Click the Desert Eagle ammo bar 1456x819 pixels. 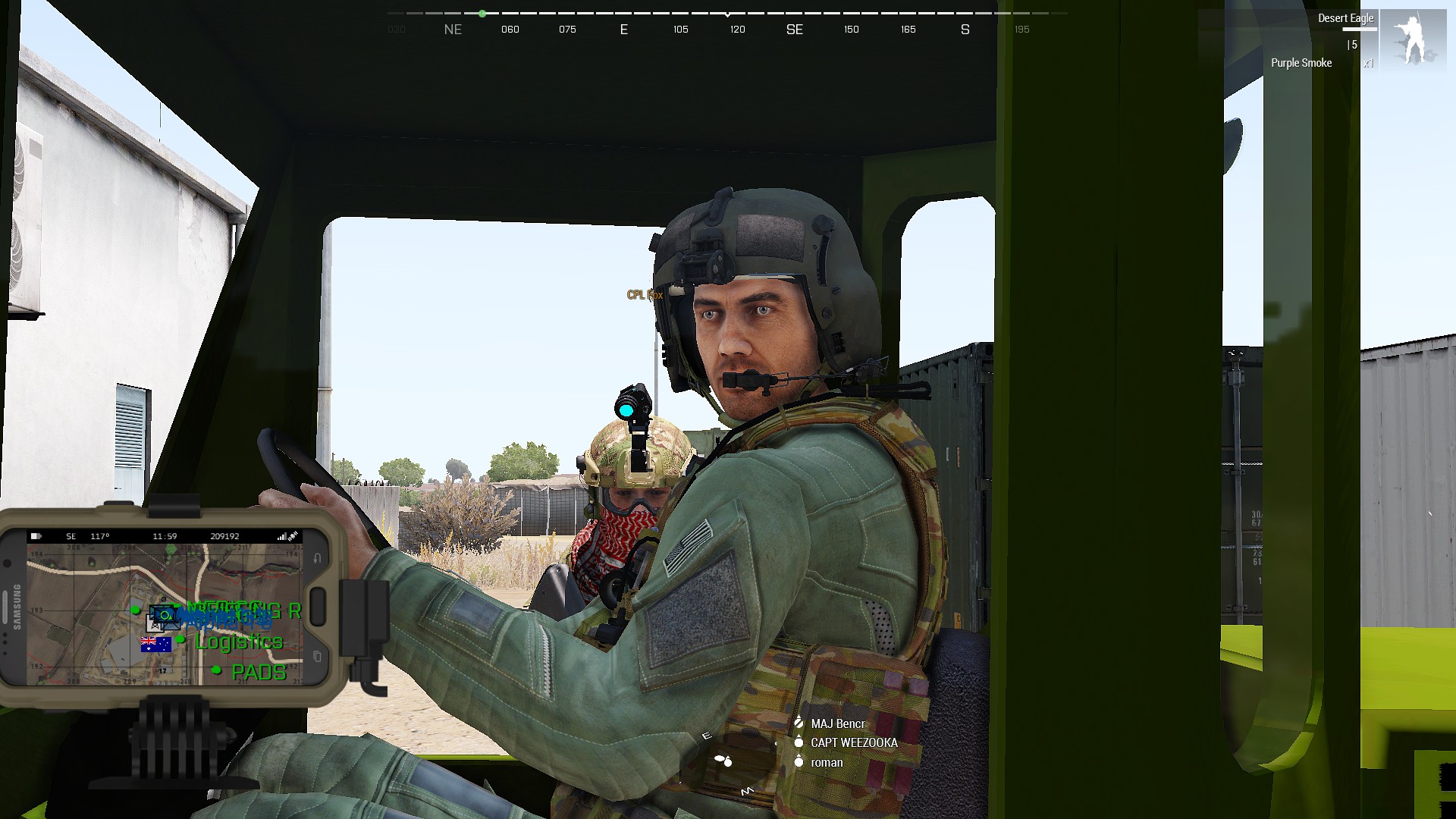[x=1360, y=29]
